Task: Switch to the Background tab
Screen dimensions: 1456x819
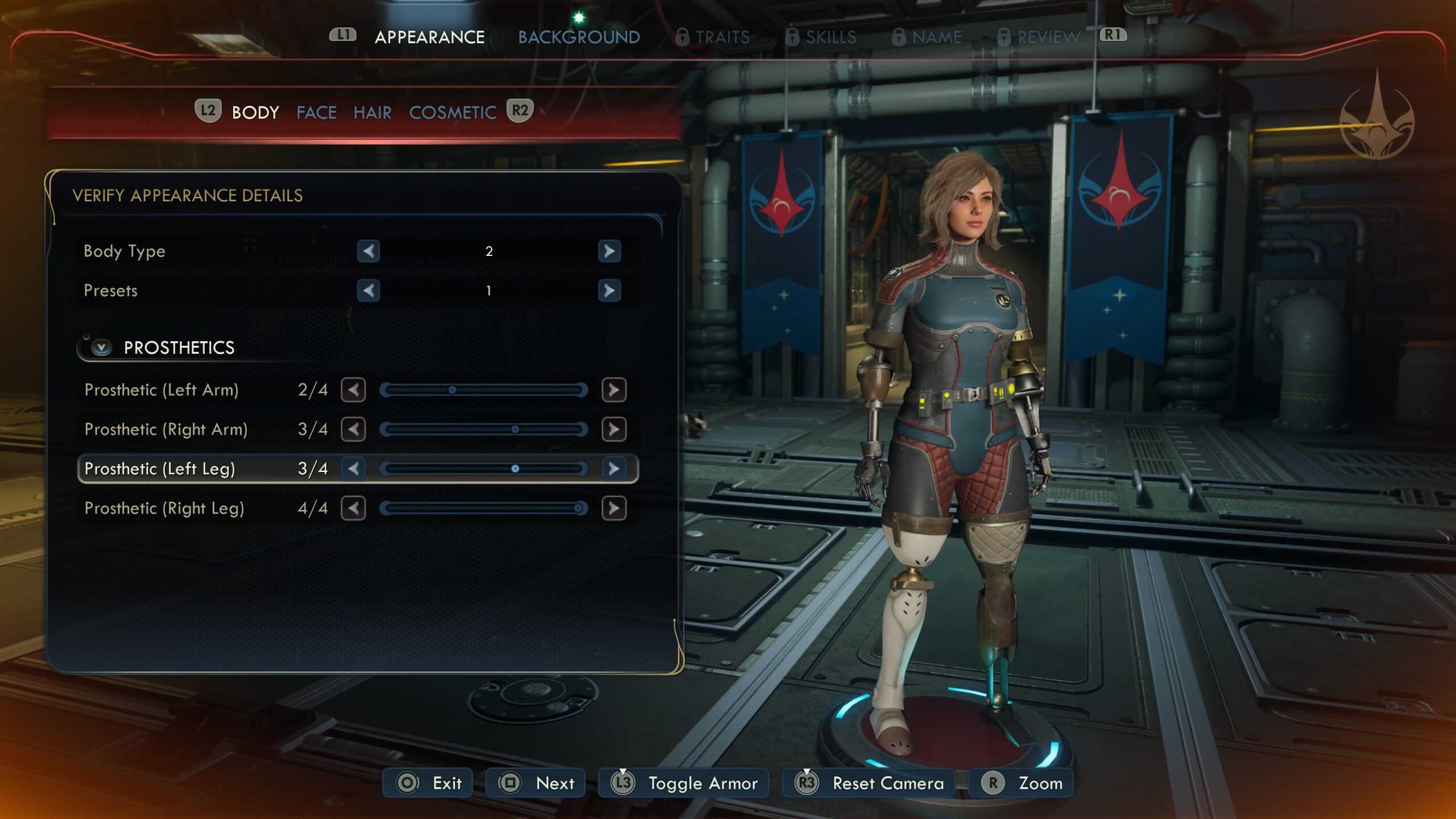Action: click(x=578, y=38)
